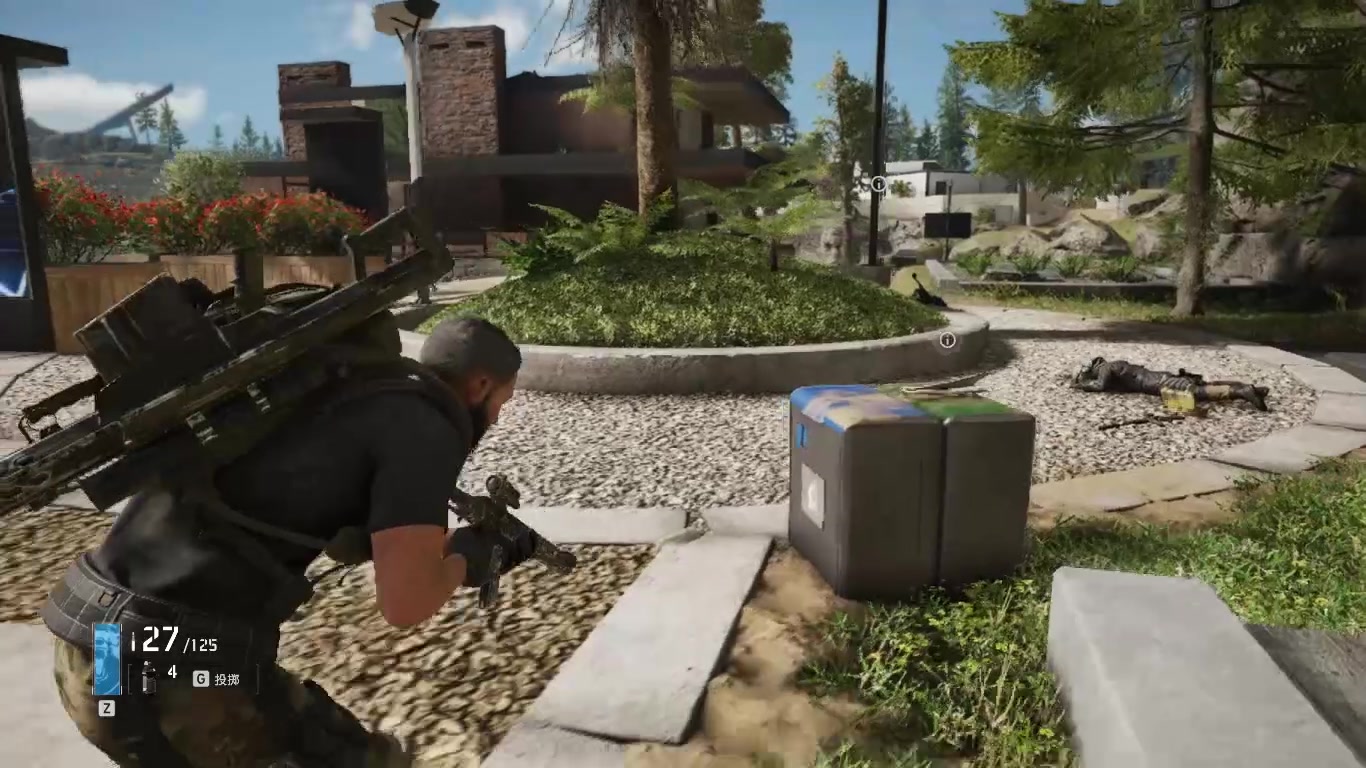Select the syringe healing item icon
This screenshot has height=768, width=1366.
tap(148, 678)
